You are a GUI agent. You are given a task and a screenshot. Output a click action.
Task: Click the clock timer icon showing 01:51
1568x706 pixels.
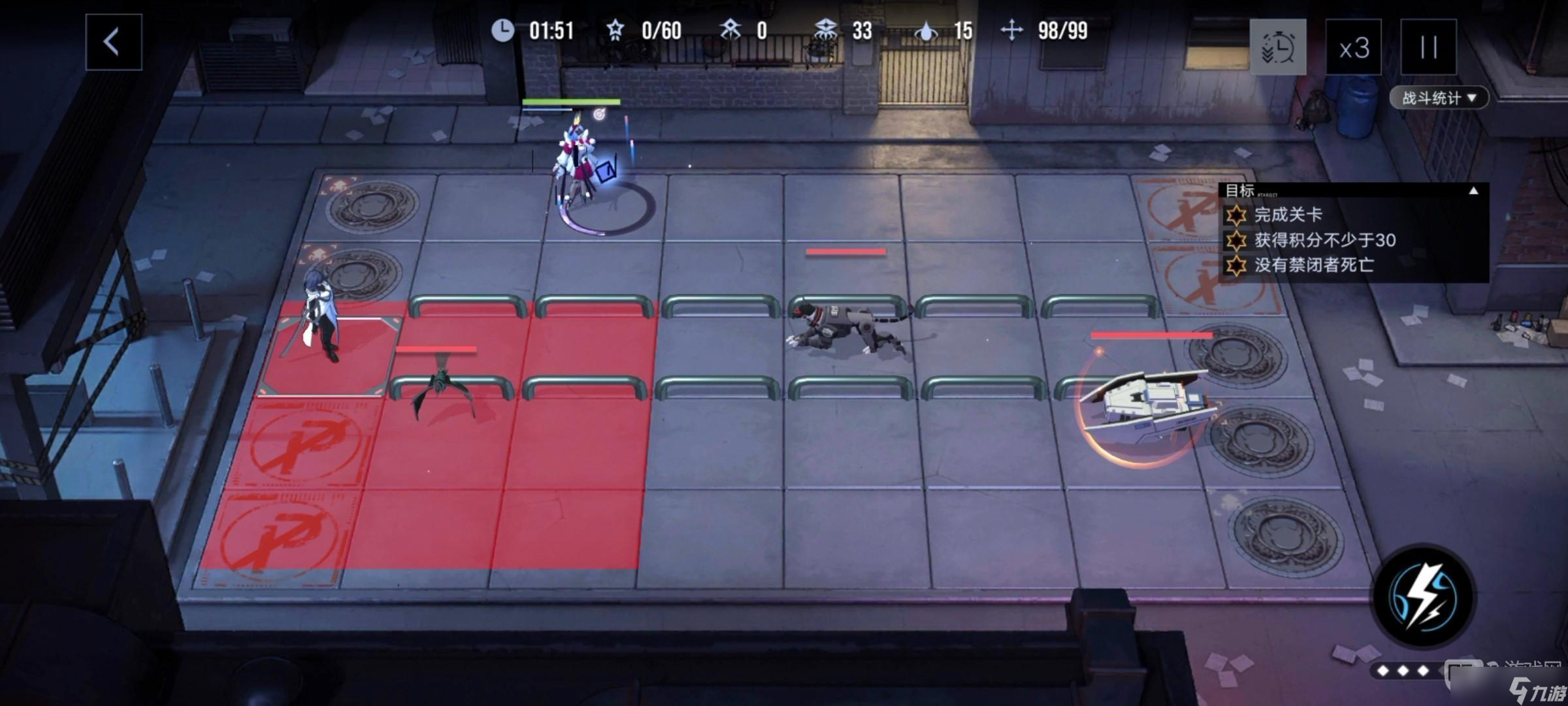point(502,30)
